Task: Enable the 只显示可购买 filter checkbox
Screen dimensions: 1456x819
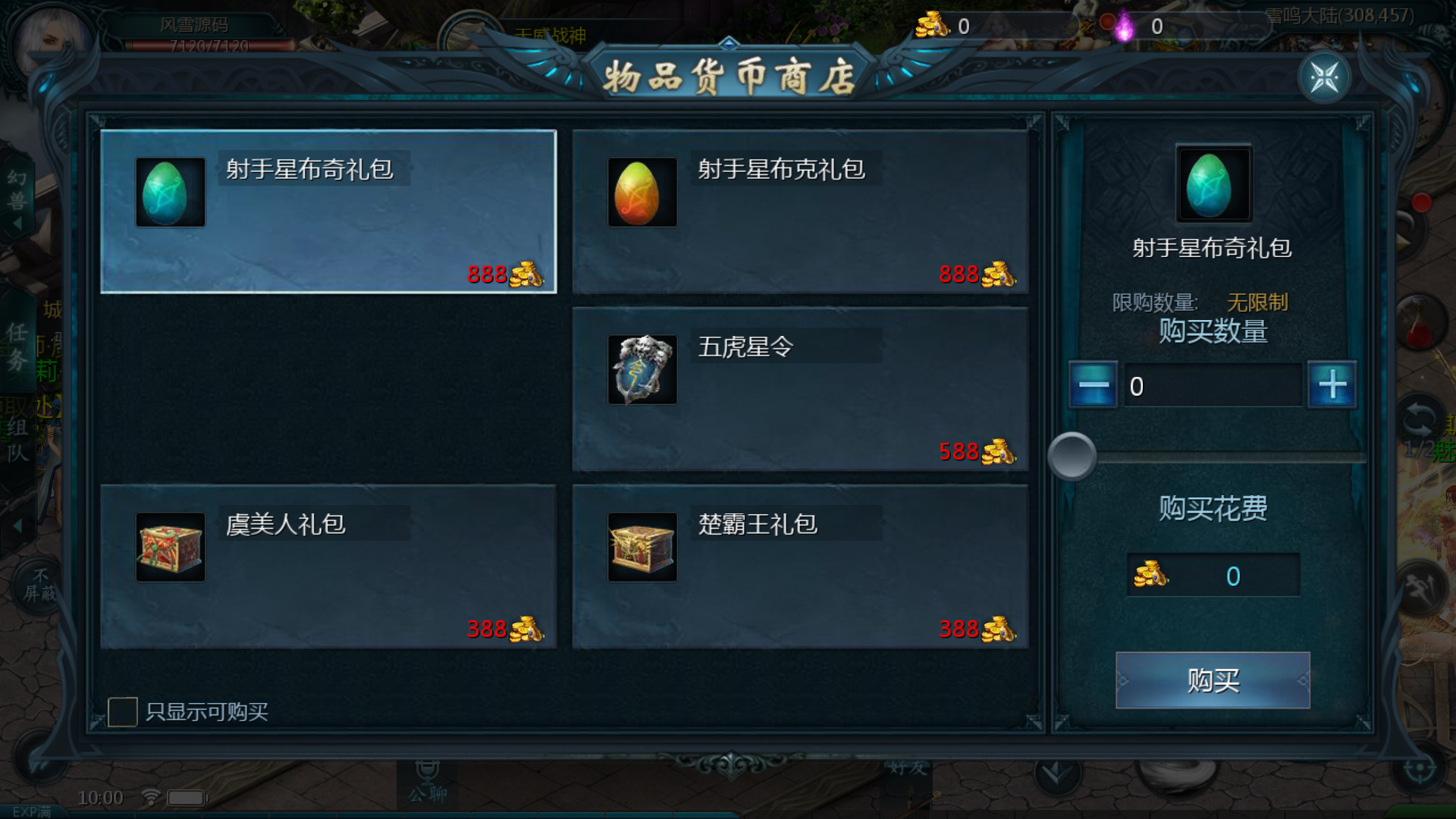Action: pos(121,711)
